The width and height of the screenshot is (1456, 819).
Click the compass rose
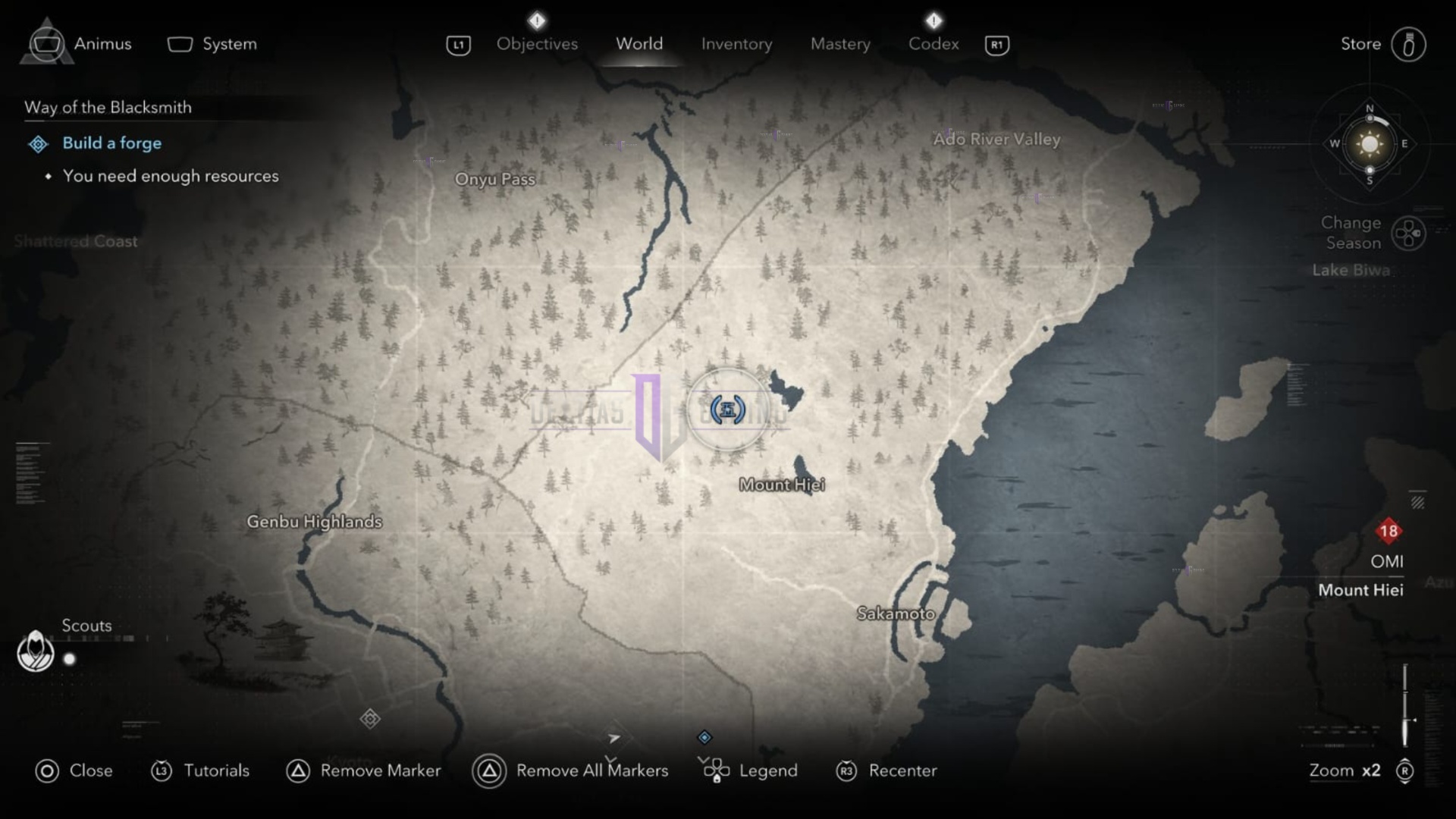pos(1369,144)
